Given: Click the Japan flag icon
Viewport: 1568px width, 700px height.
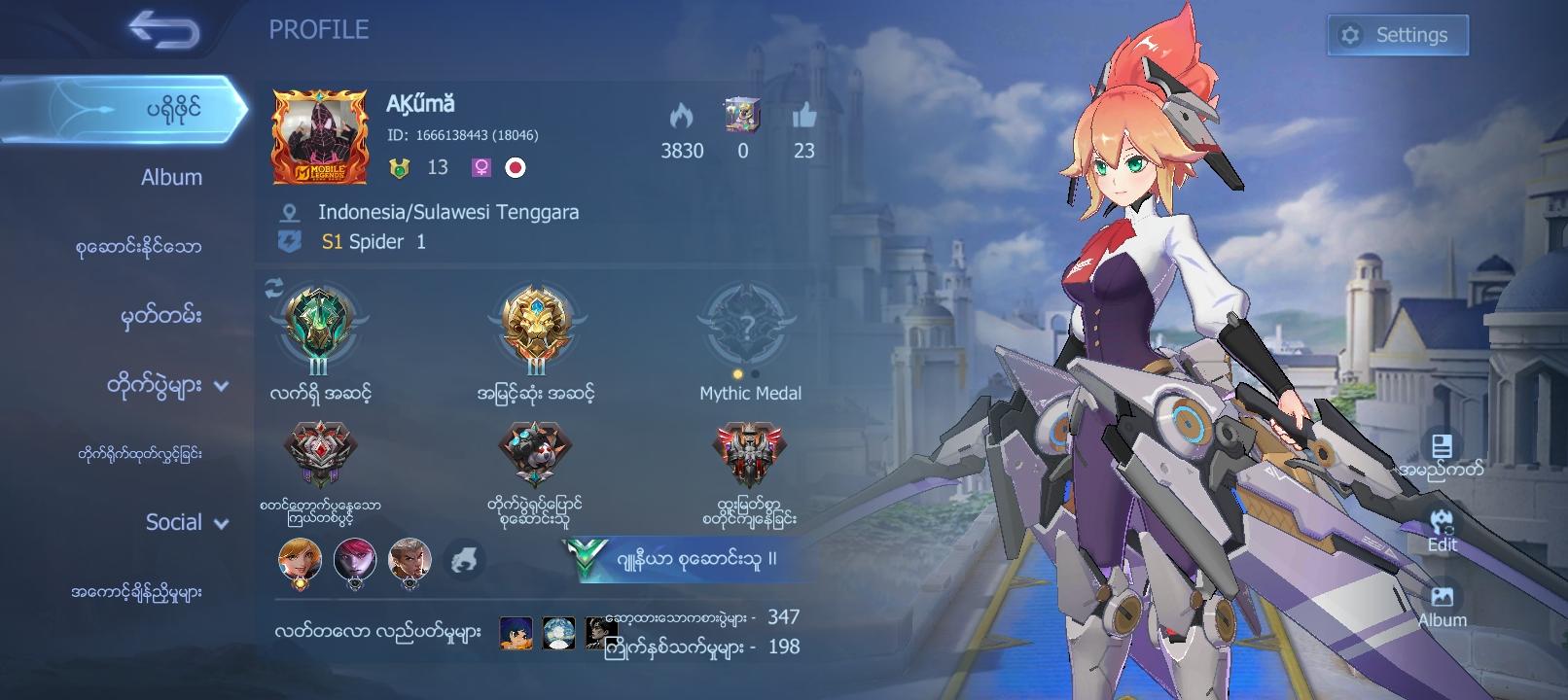Looking at the screenshot, I should pyautogui.click(x=516, y=167).
